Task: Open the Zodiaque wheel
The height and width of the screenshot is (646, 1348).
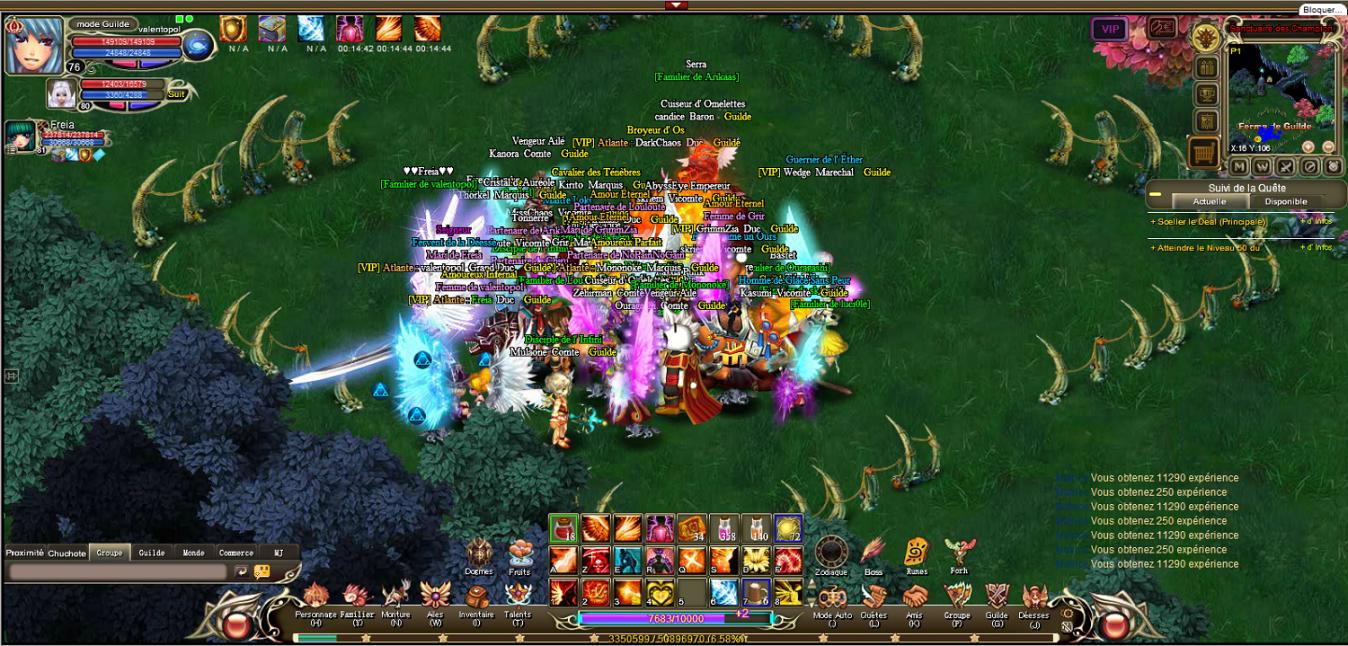Action: coord(830,553)
